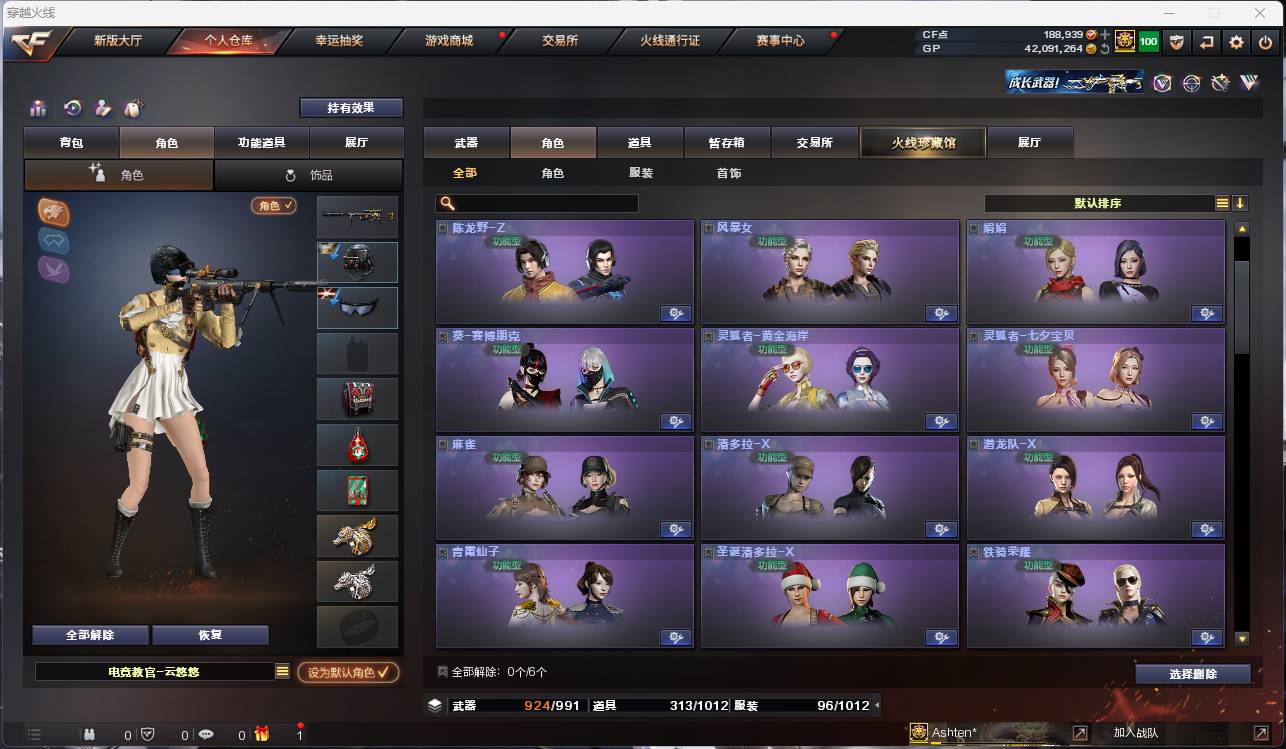Toggle the sort direction arrow beside 默认排序
Viewport: 1286px width, 749px height.
pos(1240,201)
